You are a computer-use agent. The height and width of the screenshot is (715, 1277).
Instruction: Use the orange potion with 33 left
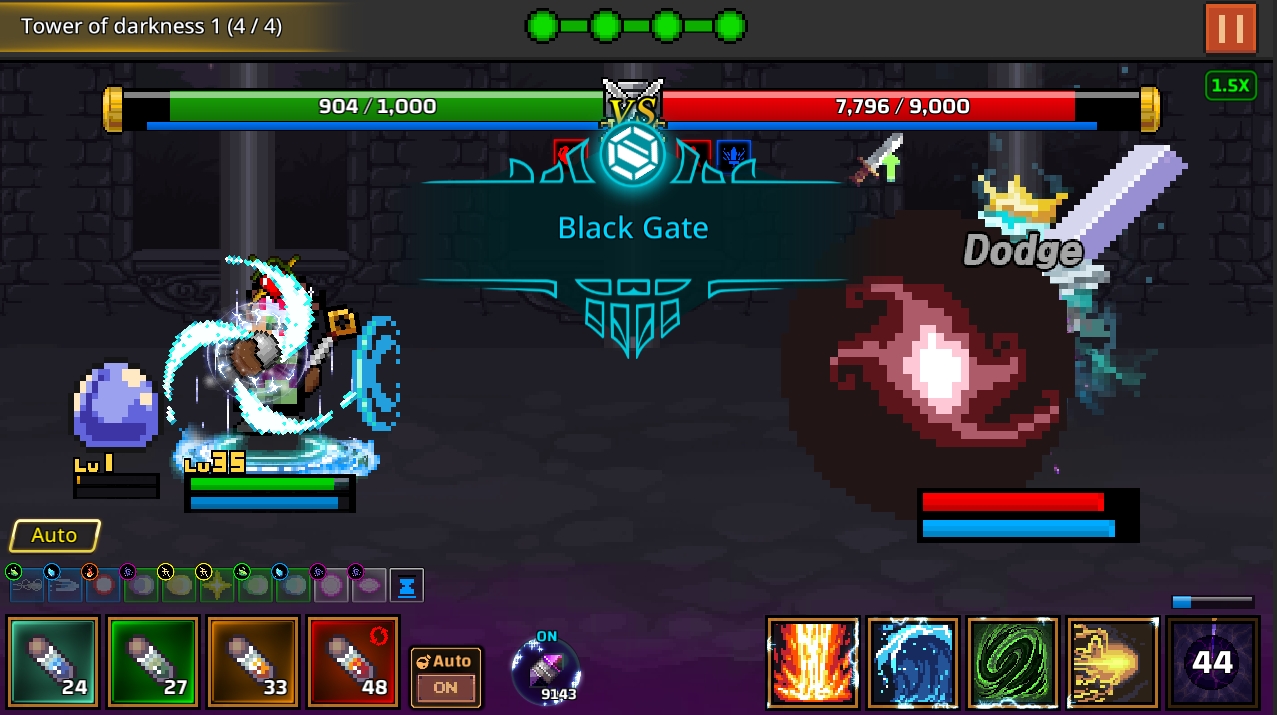coord(253,662)
